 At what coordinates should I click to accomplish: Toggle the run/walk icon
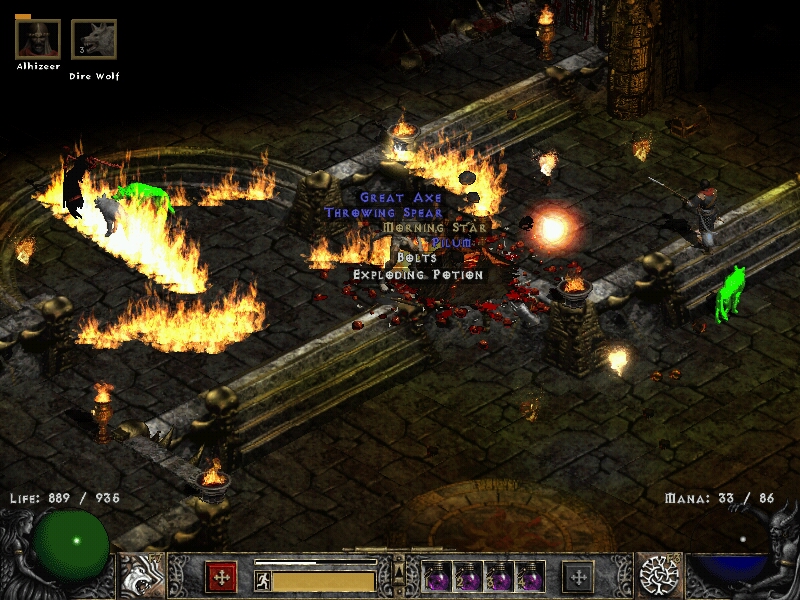(x=263, y=580)
